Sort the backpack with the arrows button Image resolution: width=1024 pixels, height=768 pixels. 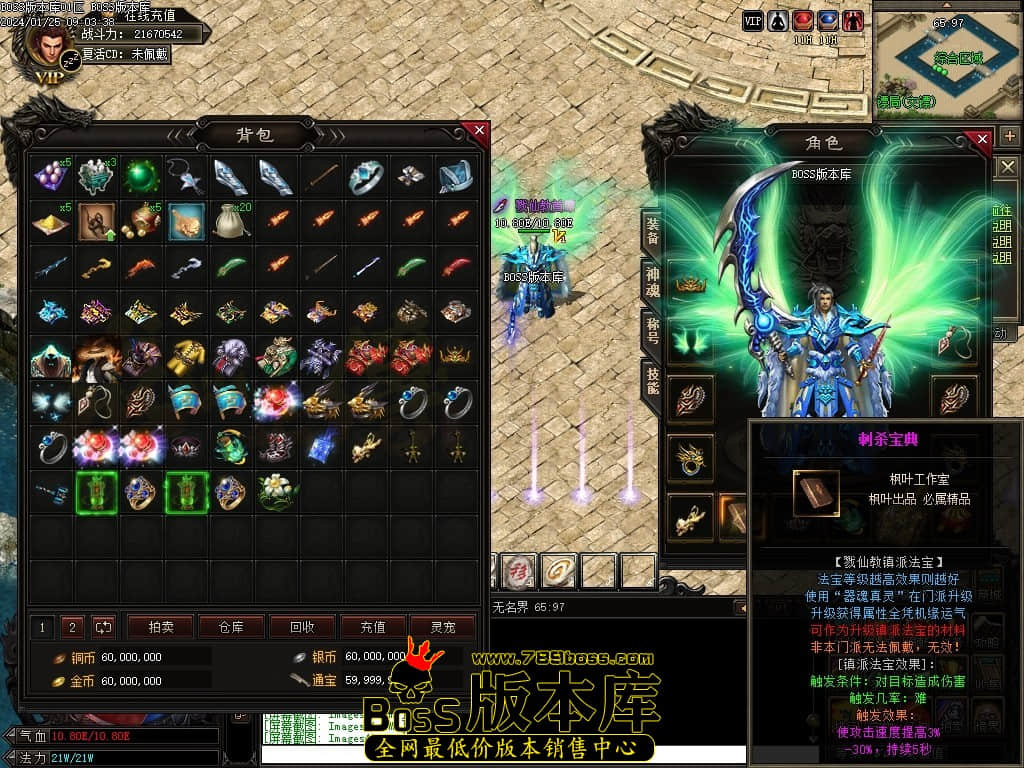point(103,627)
